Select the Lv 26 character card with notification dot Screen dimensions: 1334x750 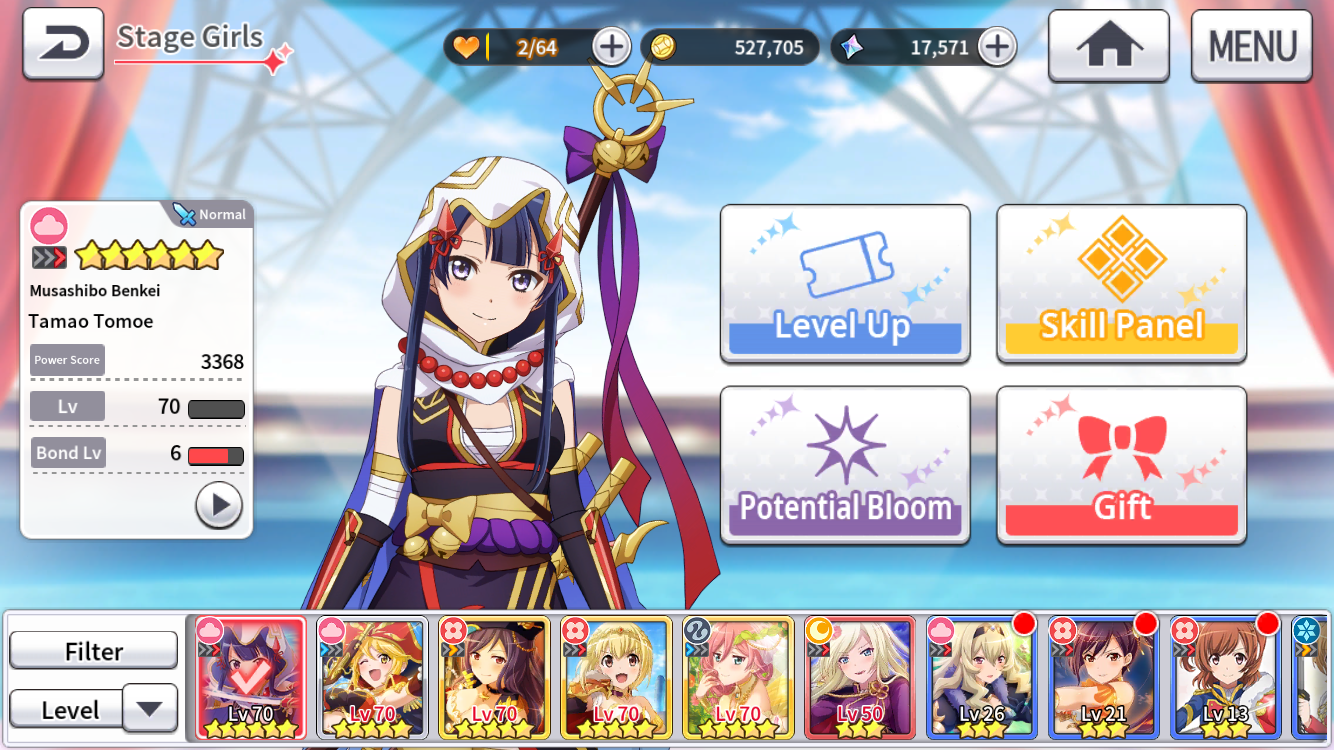coord(981,677)
